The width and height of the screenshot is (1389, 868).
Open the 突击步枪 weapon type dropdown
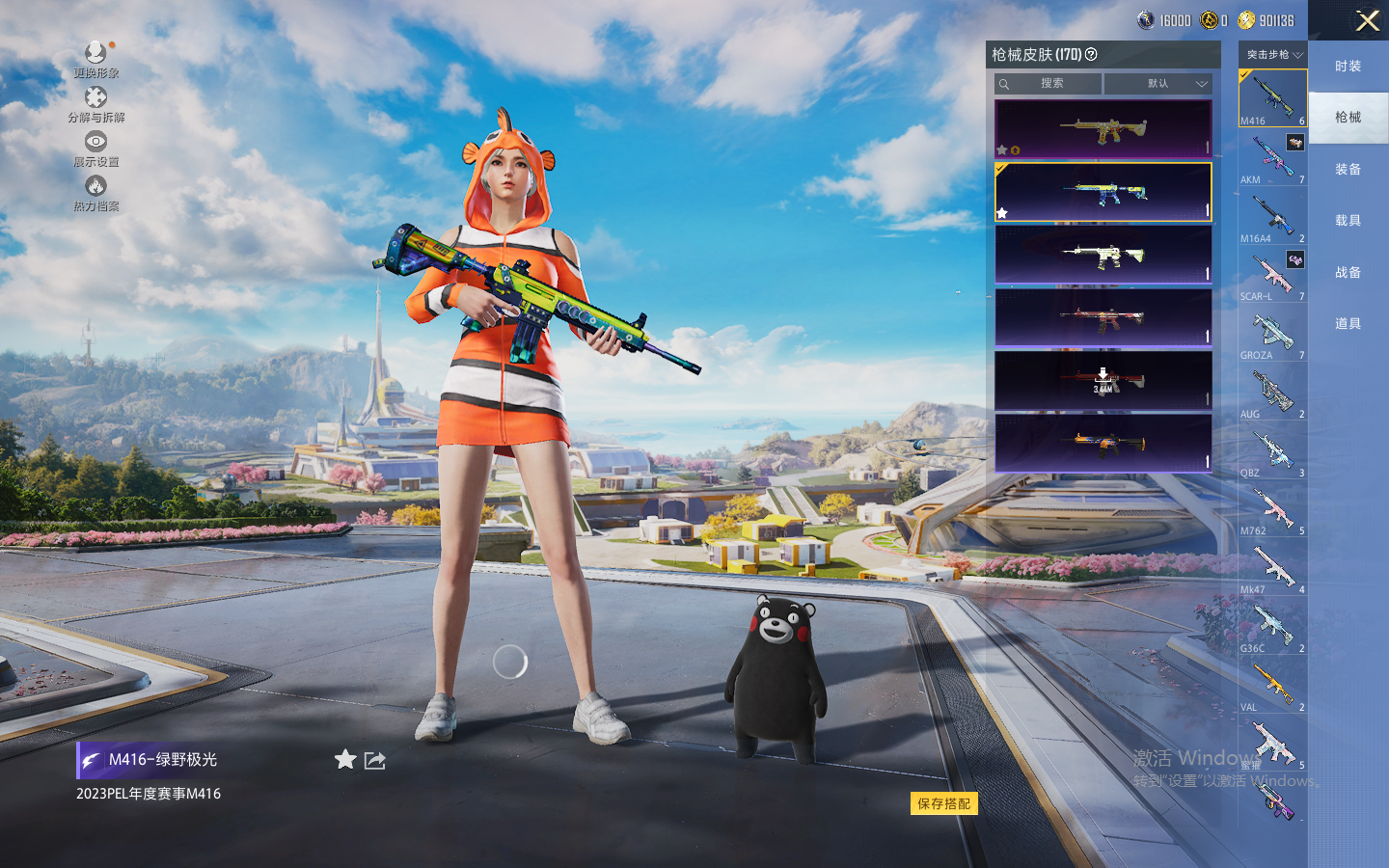[x=1273, y=55]
